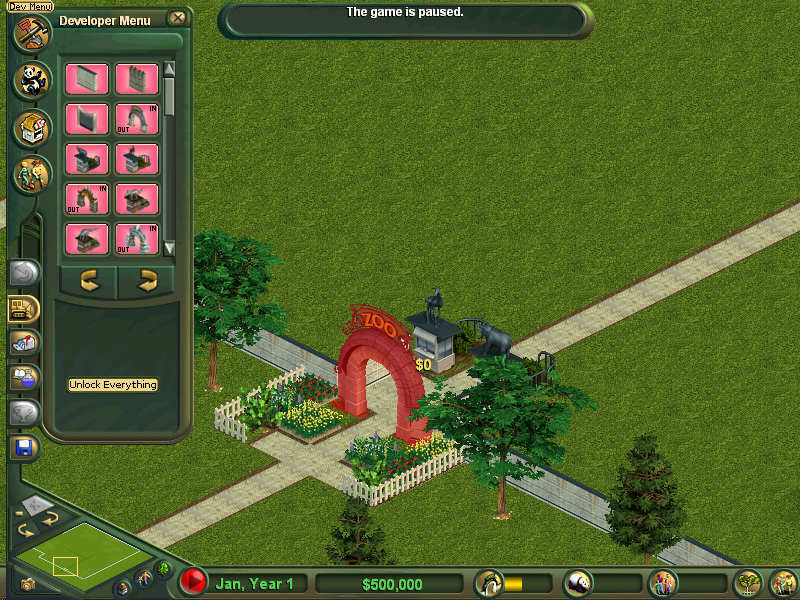Screen dimensions: 800x600
Task: Open the guest info icon on bottom bar
Action: pyautogui.click(x=662, y=582)
